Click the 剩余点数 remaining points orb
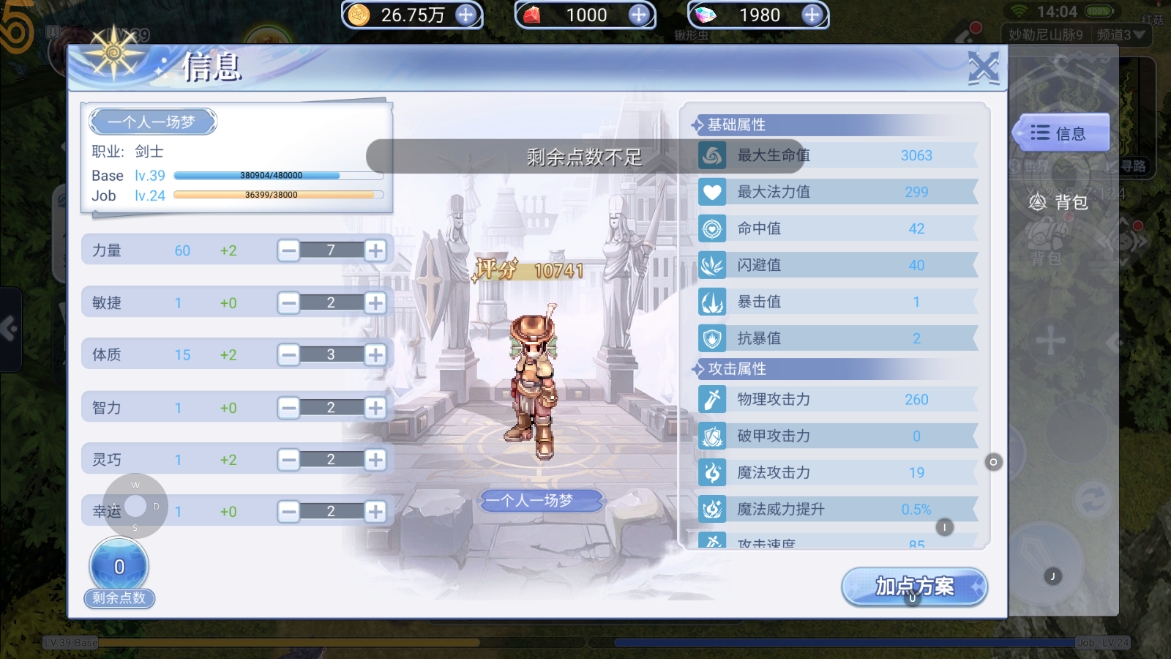The width and height of the screenshot is (1171, 659). (119, 568)
